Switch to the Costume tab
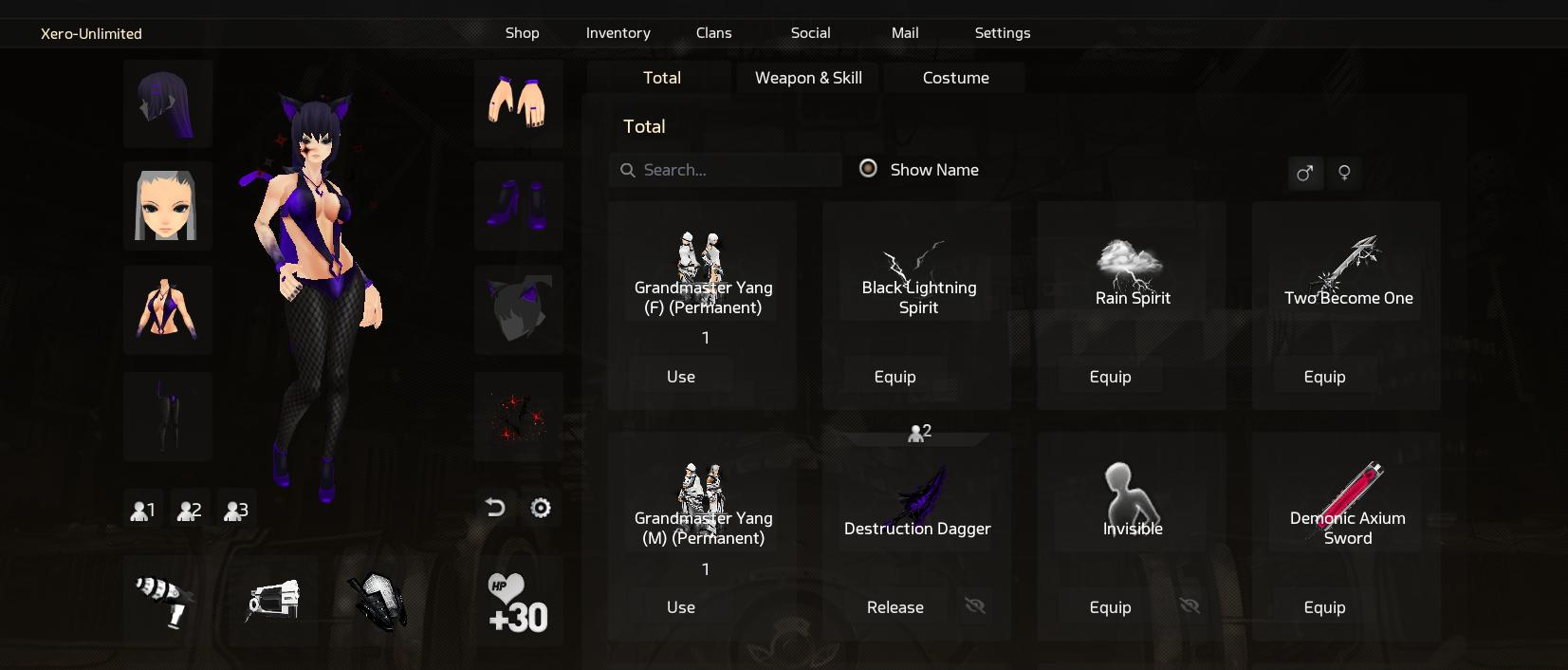 (955, 78)
